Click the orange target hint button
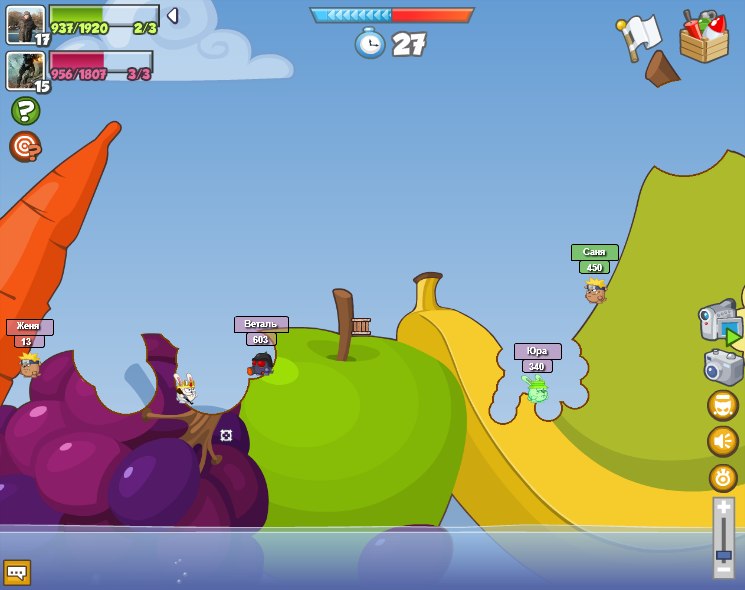This screenshot has width=745, height=590. 25,146
